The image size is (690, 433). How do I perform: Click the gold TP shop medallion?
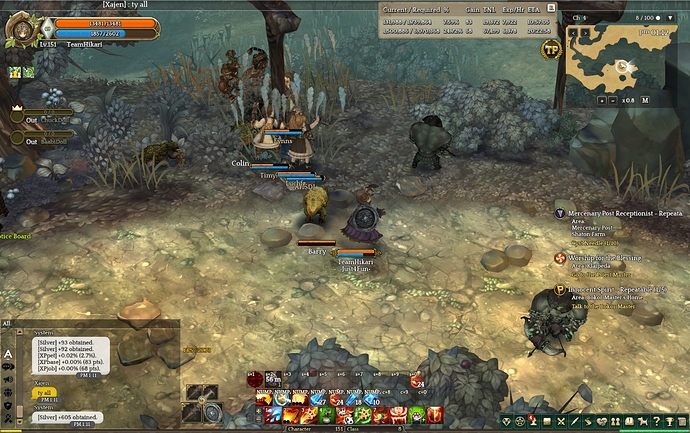click(550, 49)
